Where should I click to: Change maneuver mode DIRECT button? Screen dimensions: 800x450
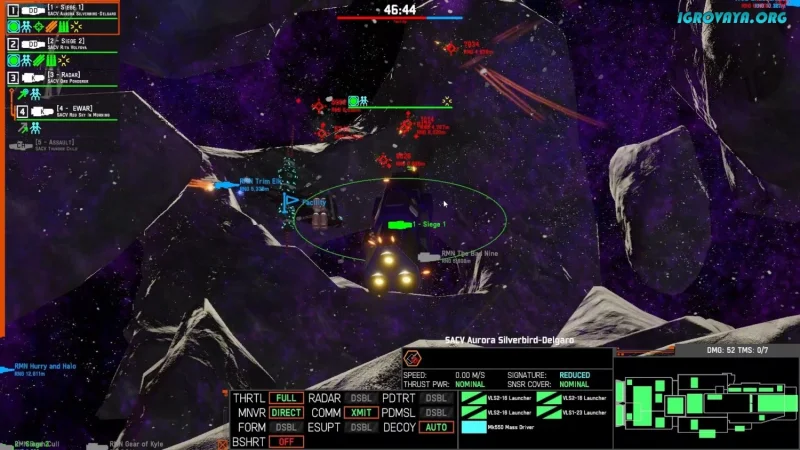287,412
